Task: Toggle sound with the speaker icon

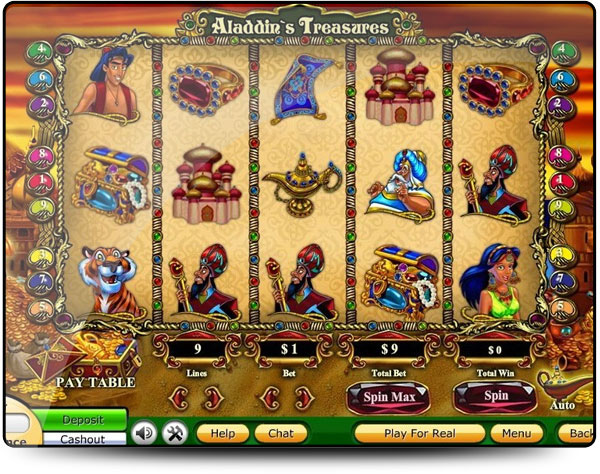Action: click(144, 433)
